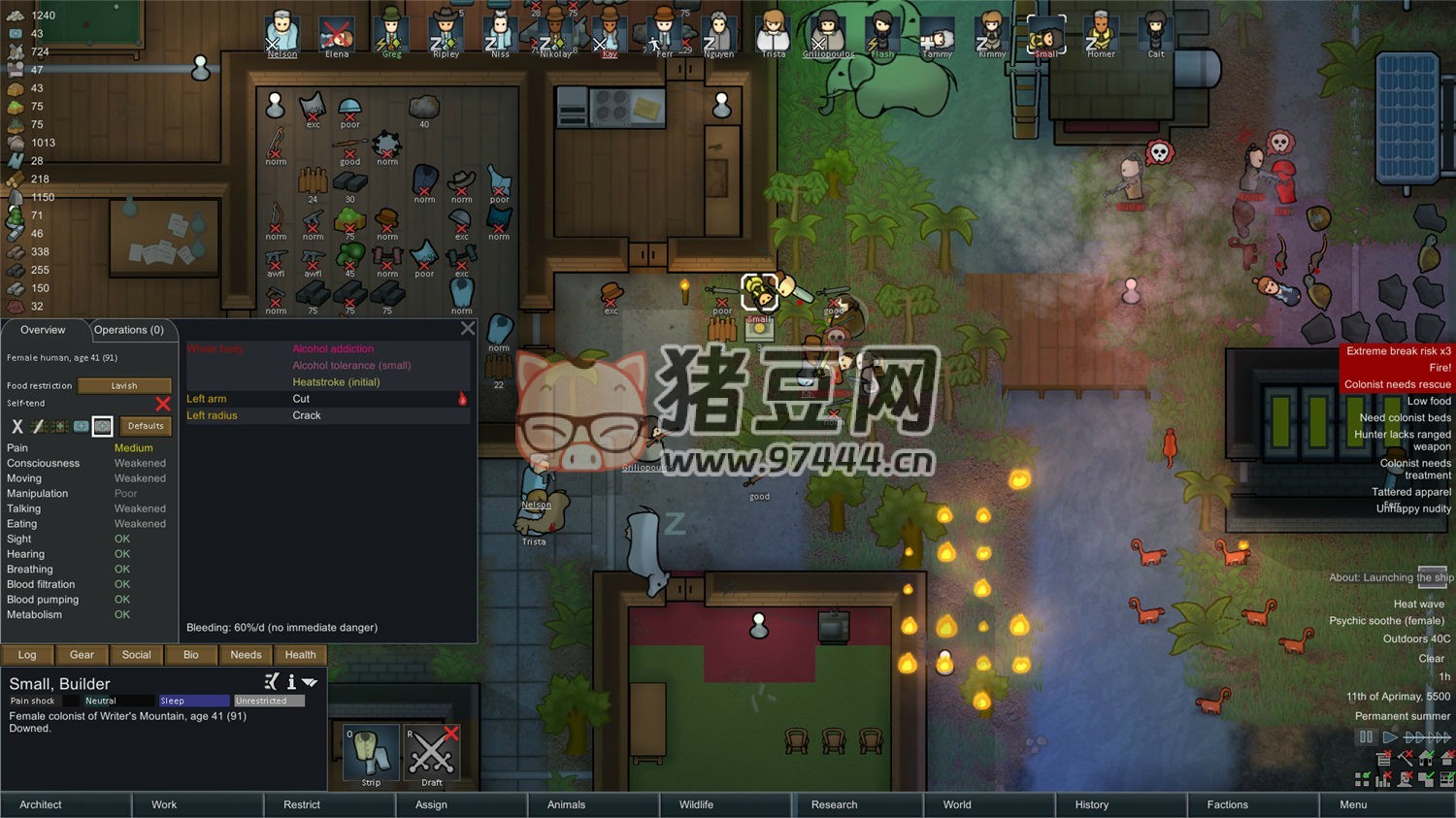
Task: Open the Architect menu
Action: 41,804
